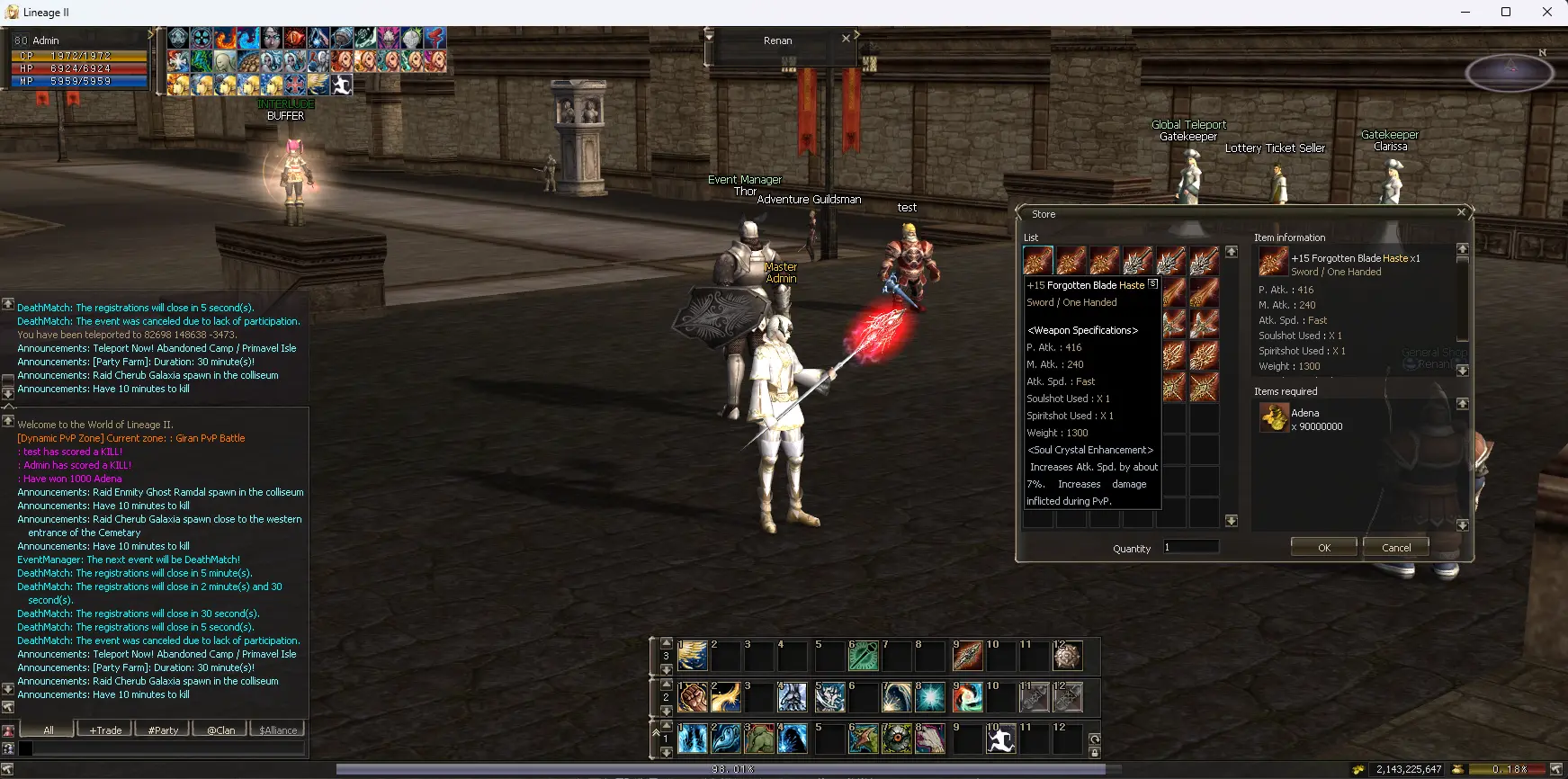Close the Store window
This screenshot has width=1568, height=779.
pos(1461,212)
